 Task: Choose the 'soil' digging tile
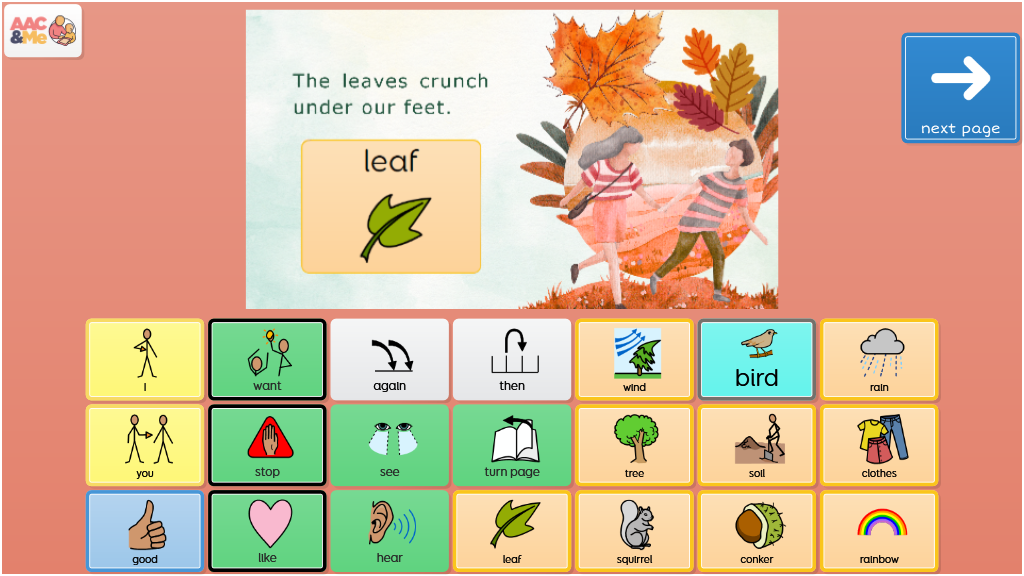click(757, 445)
